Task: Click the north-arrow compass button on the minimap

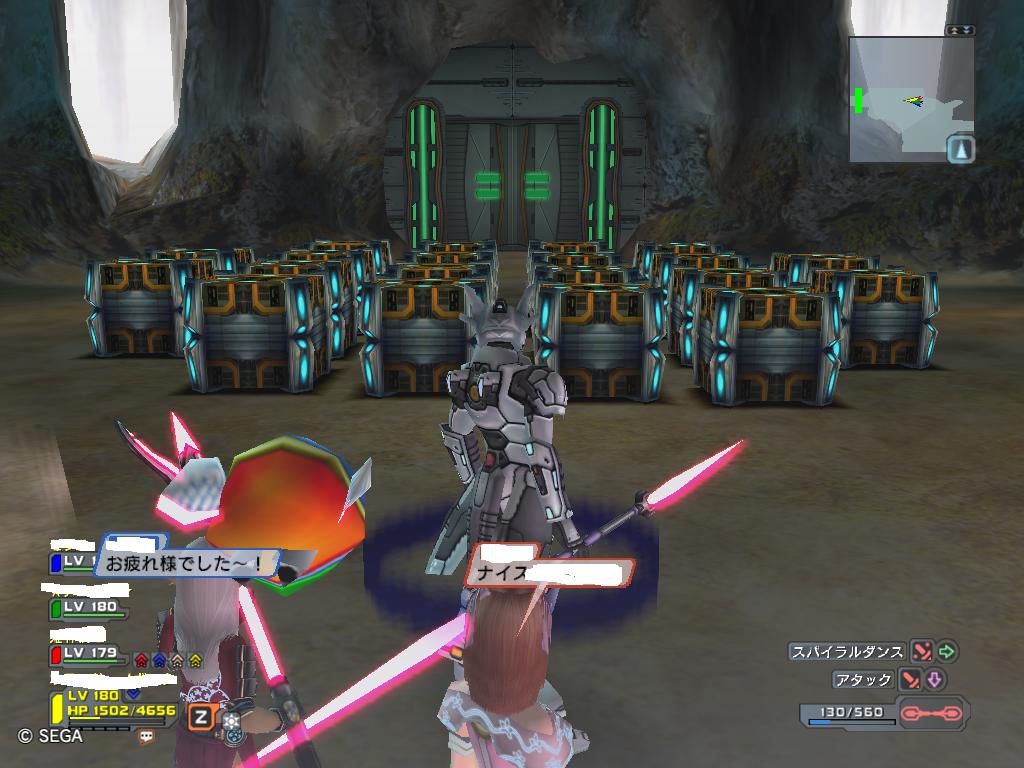Action: point(960,150)
